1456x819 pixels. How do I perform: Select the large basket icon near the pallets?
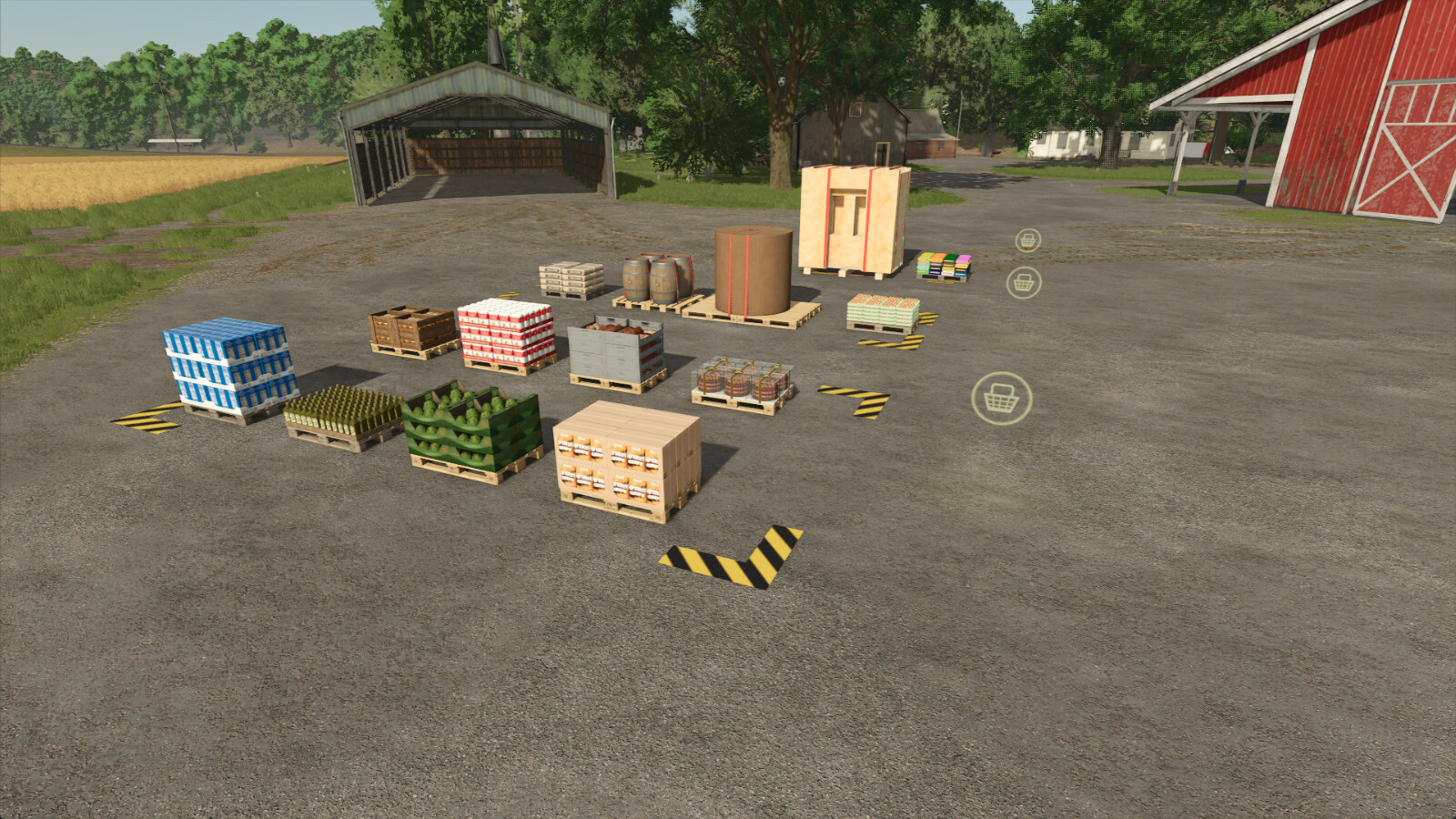[x=1003, y=398]
